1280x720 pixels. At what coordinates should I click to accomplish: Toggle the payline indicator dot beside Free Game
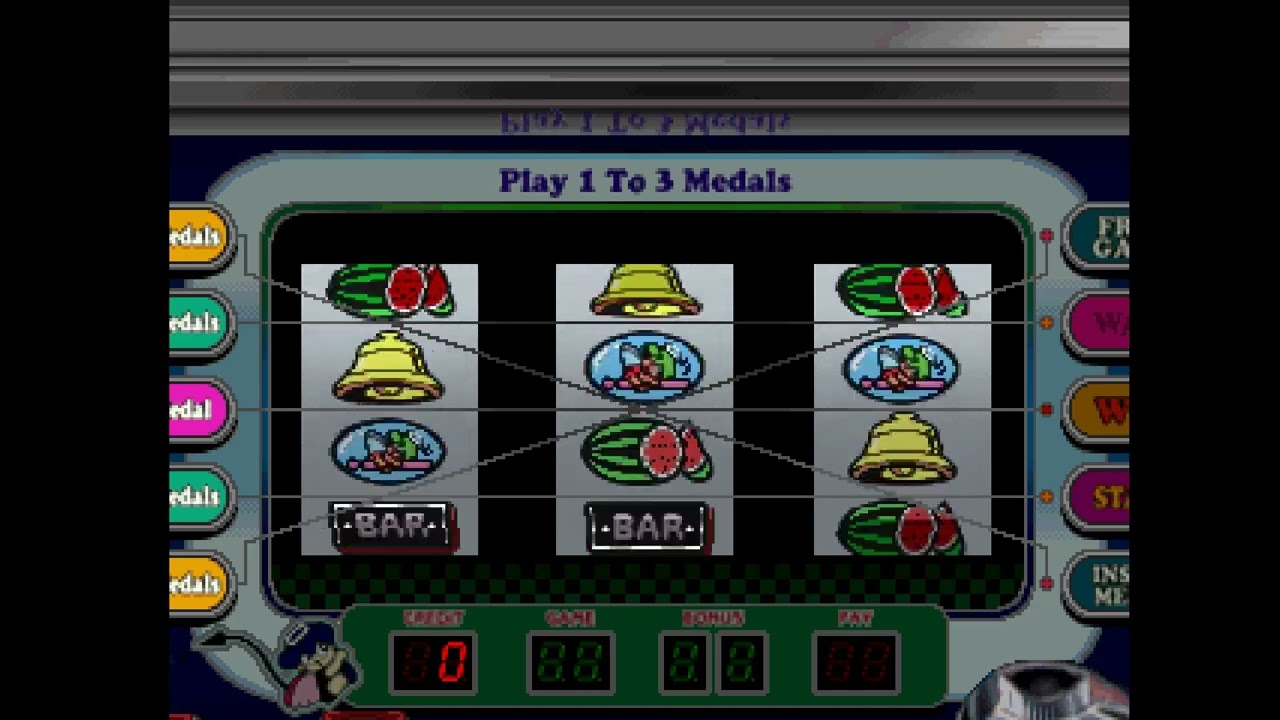point(1045,236)
